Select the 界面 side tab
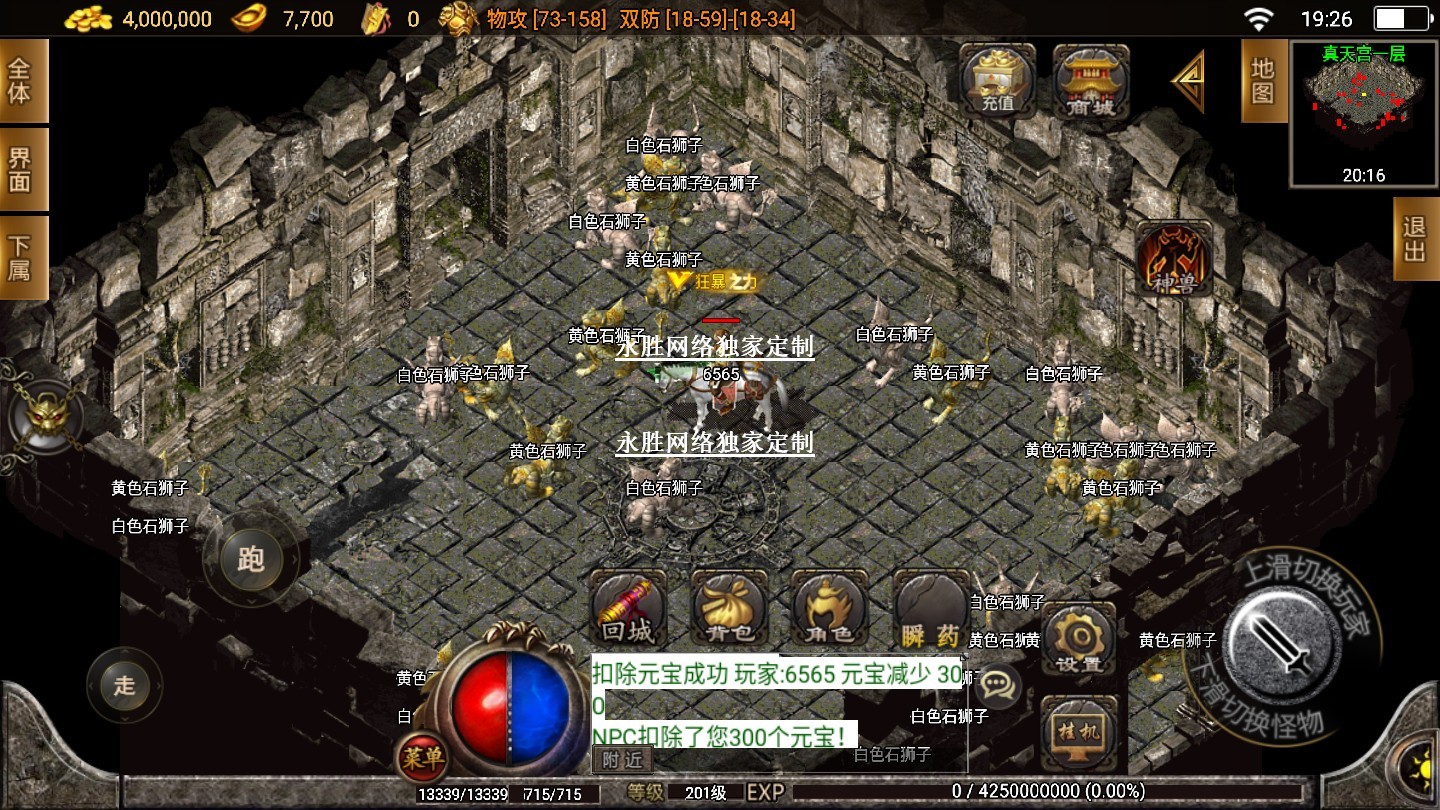 pyautogui.click(x=20, y=169)
